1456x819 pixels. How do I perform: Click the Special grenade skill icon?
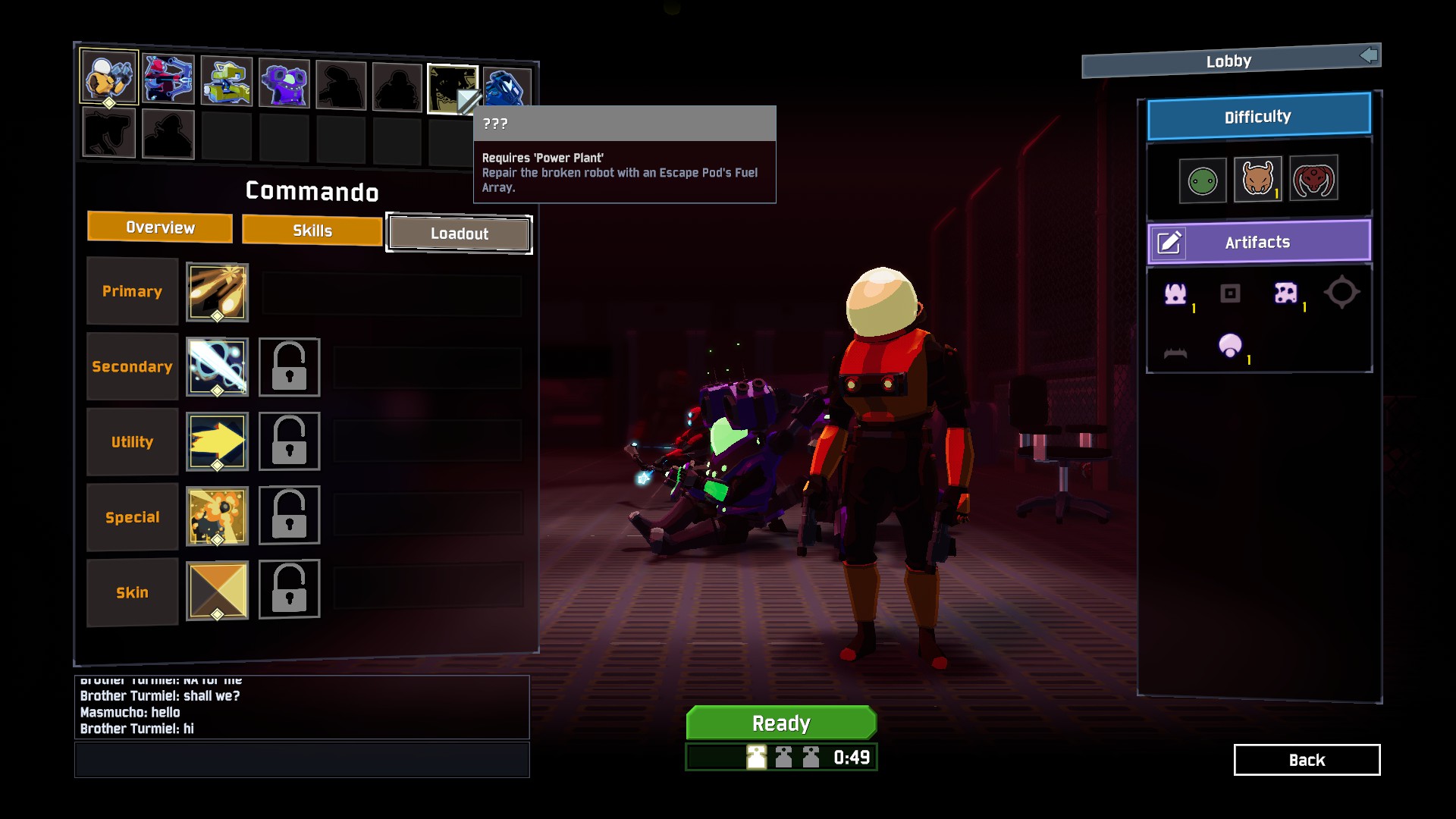217,516
